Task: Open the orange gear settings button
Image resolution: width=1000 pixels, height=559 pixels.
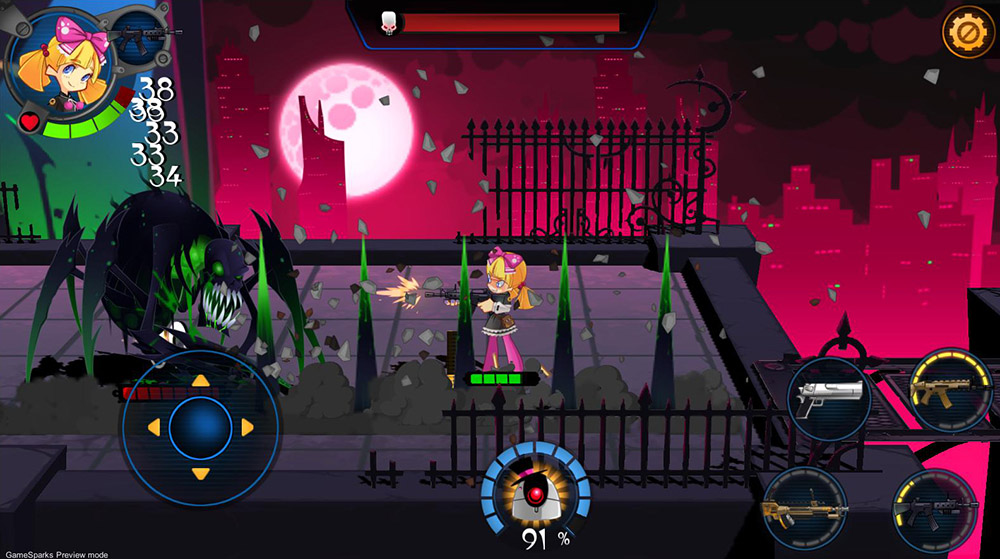Action: click(965, 32)
